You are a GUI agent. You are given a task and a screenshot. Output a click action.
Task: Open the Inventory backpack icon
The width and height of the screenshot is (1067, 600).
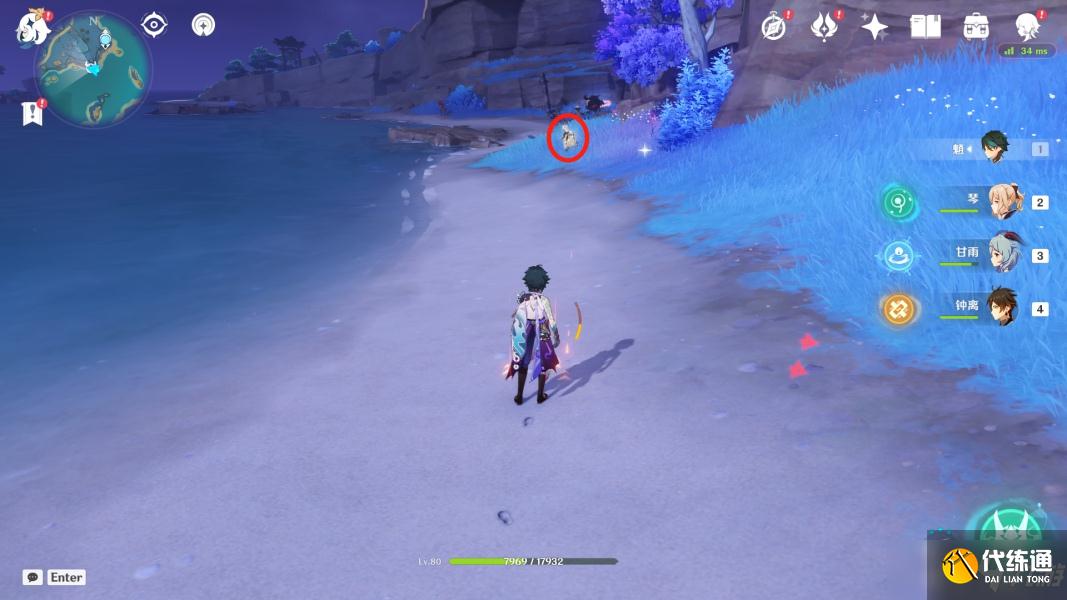pyautogui.click(x=976, y=27)
